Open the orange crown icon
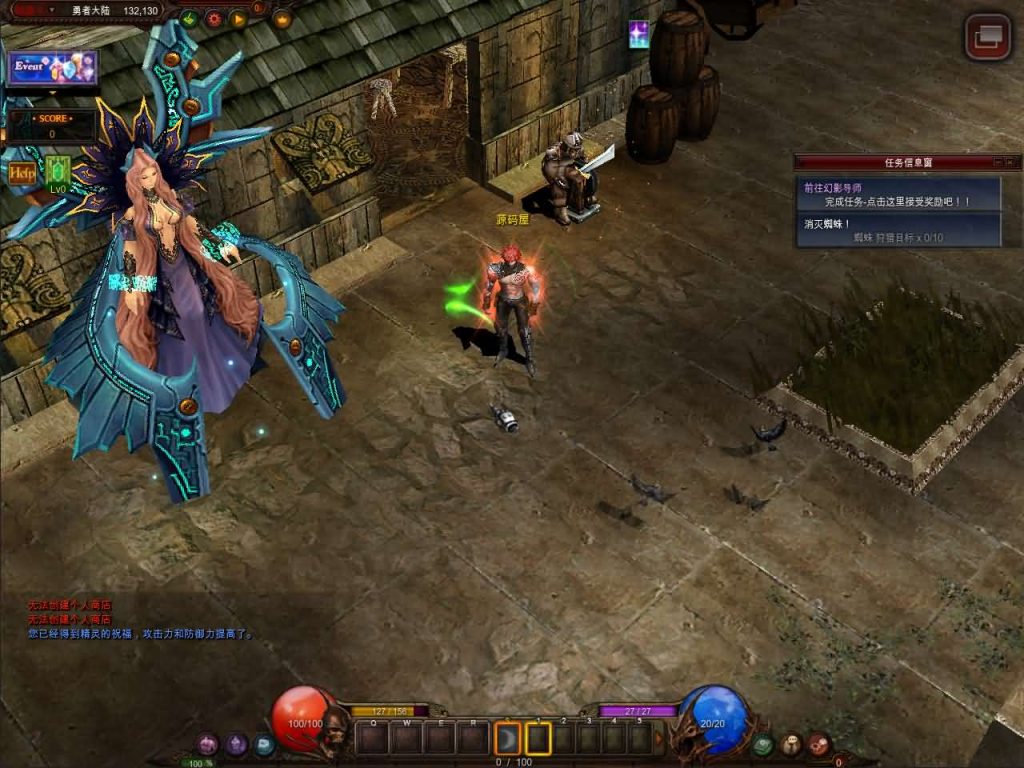Image resolution: width=1024 pixels, height=768 pixels. (282, 18)
